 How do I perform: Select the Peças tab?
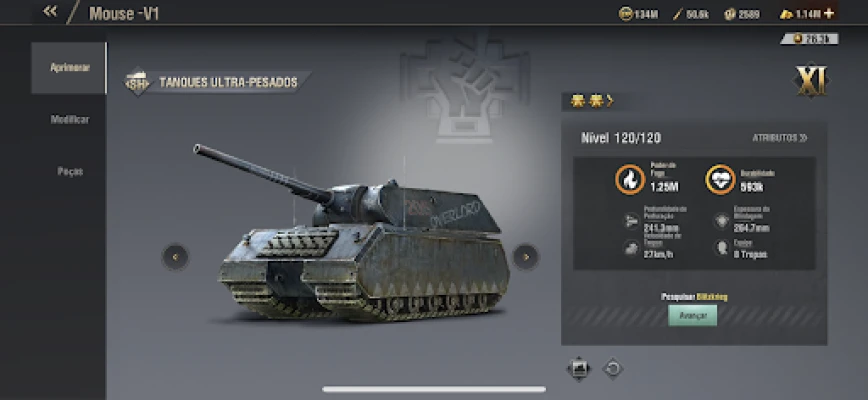click(69, 171)
